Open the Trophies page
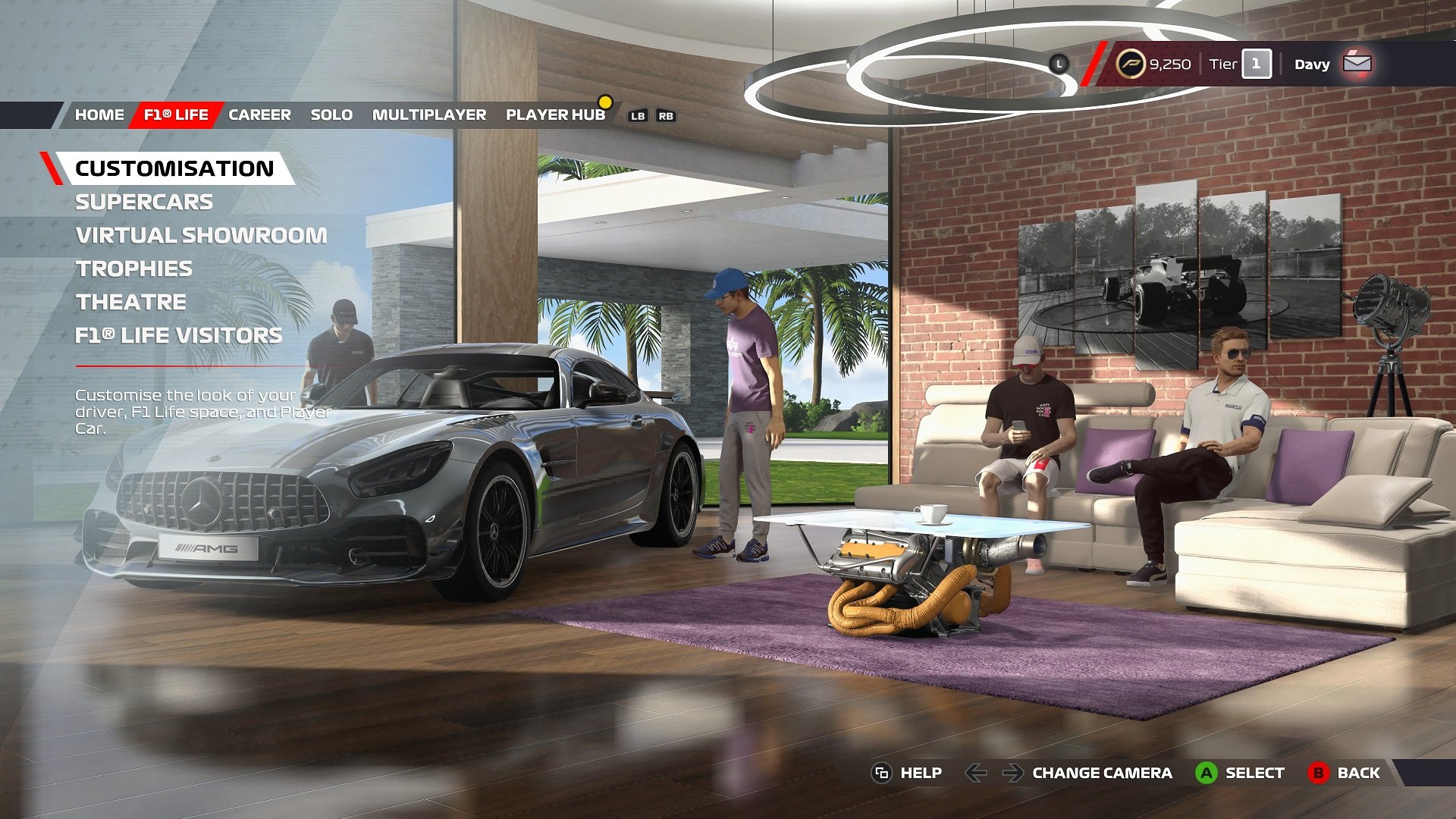1456x819 pixels. (x=133, y=268)
